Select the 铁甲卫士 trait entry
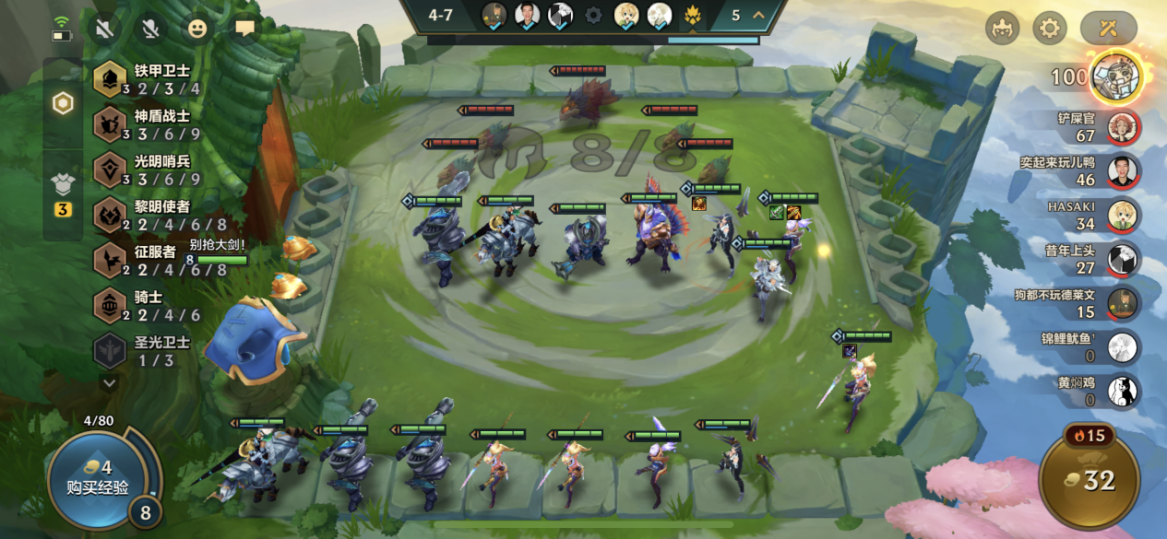This screenshot has width=1167, height=539. pyautogui.click(x=148, y=80)
